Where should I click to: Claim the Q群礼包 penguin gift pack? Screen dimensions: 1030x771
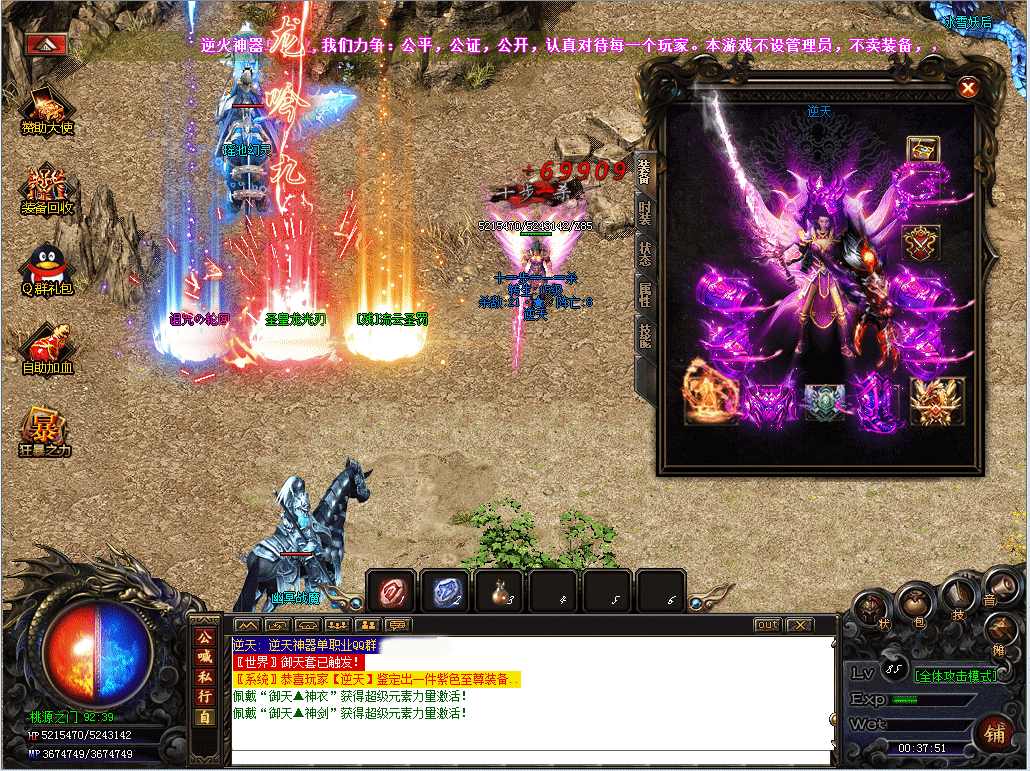tap(47, 272)
